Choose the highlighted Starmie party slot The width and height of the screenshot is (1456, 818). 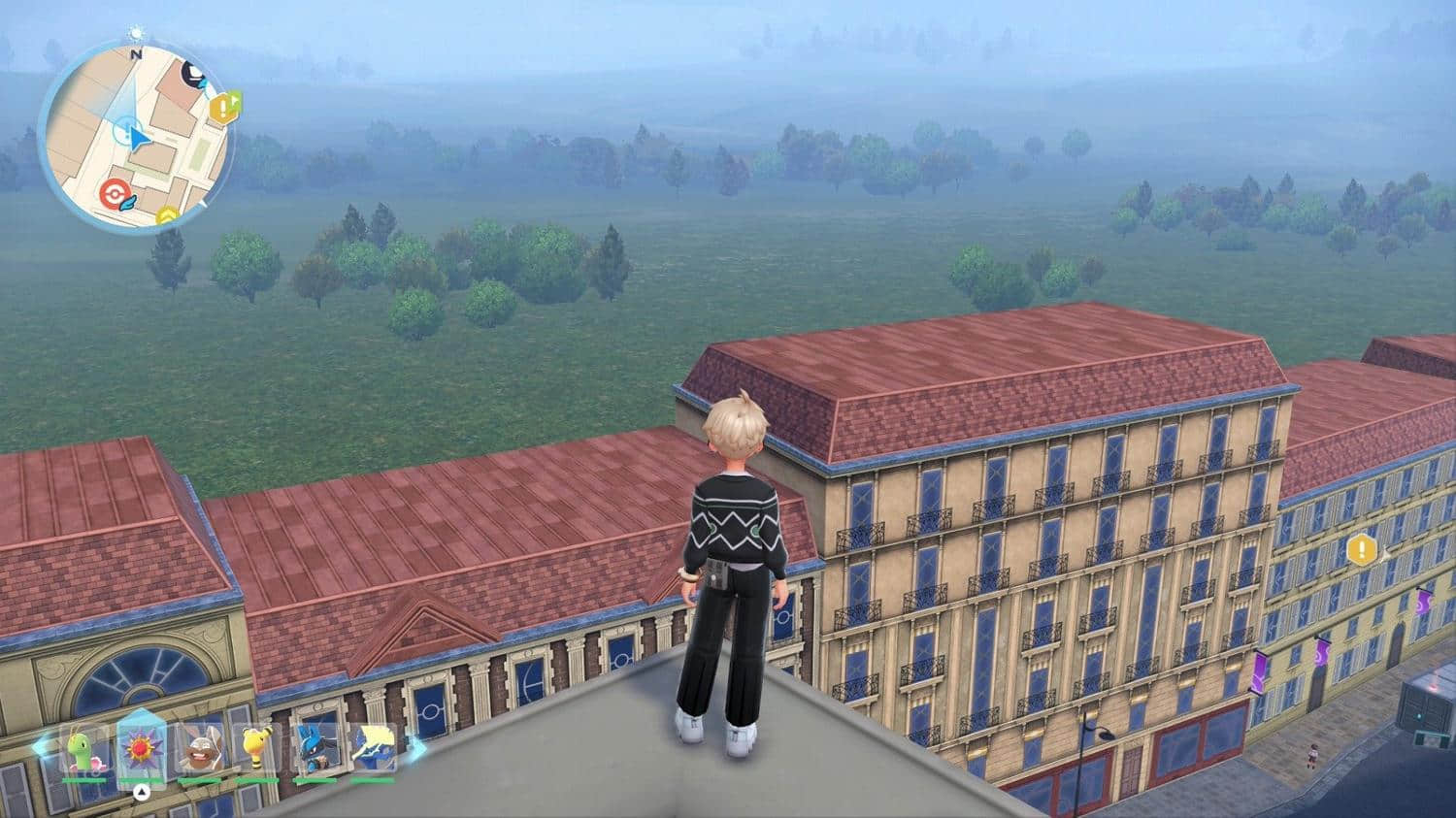[139, 749]
